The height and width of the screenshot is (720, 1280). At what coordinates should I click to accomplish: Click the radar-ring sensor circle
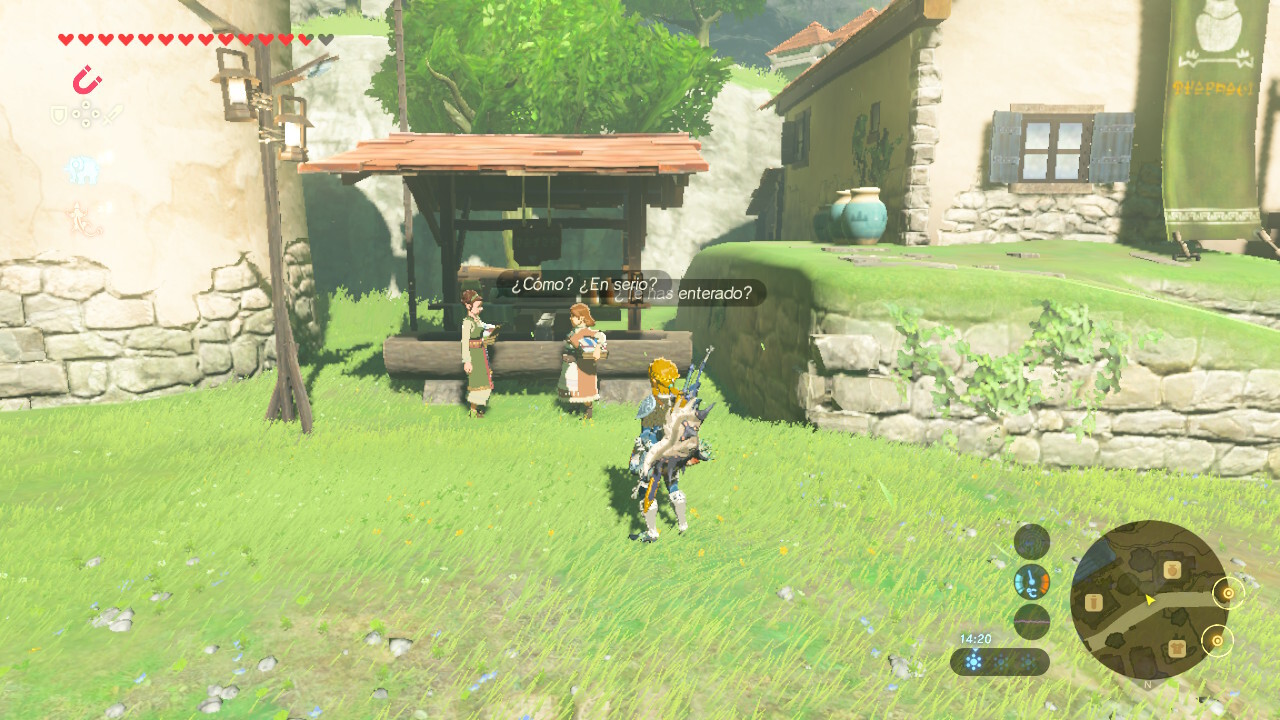1031,541
